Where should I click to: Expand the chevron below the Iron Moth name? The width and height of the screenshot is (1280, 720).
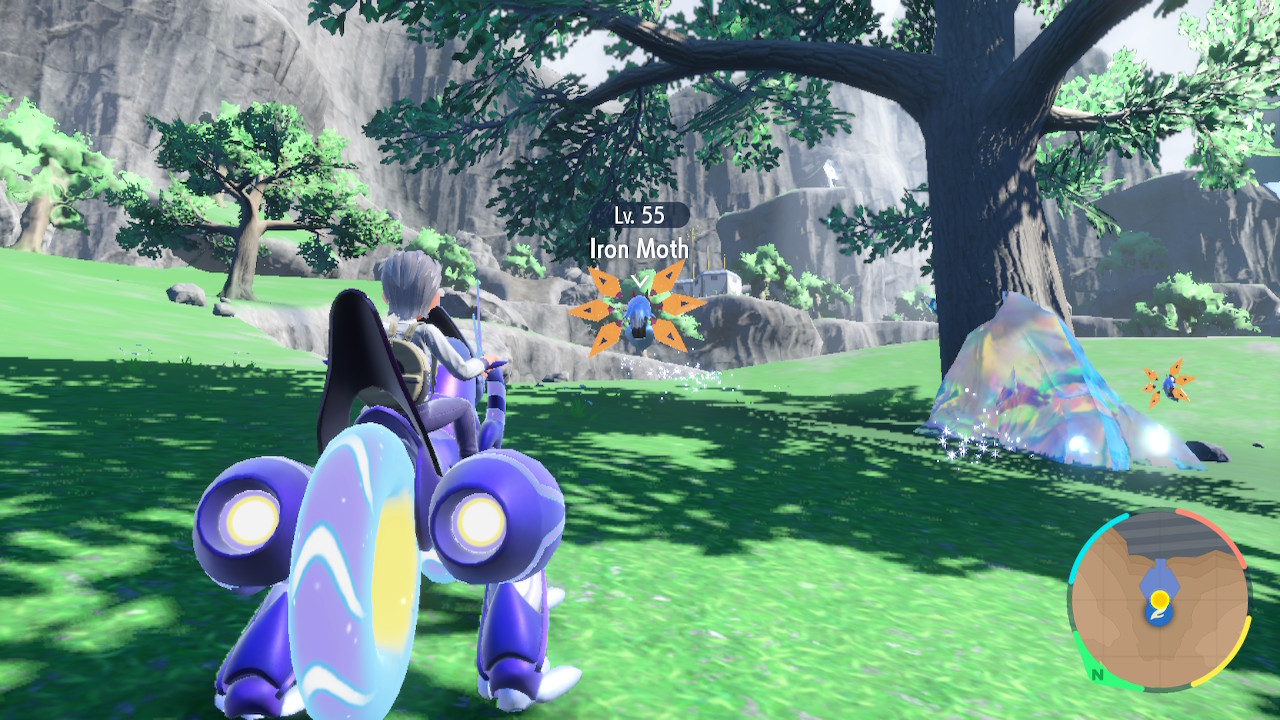637,282
